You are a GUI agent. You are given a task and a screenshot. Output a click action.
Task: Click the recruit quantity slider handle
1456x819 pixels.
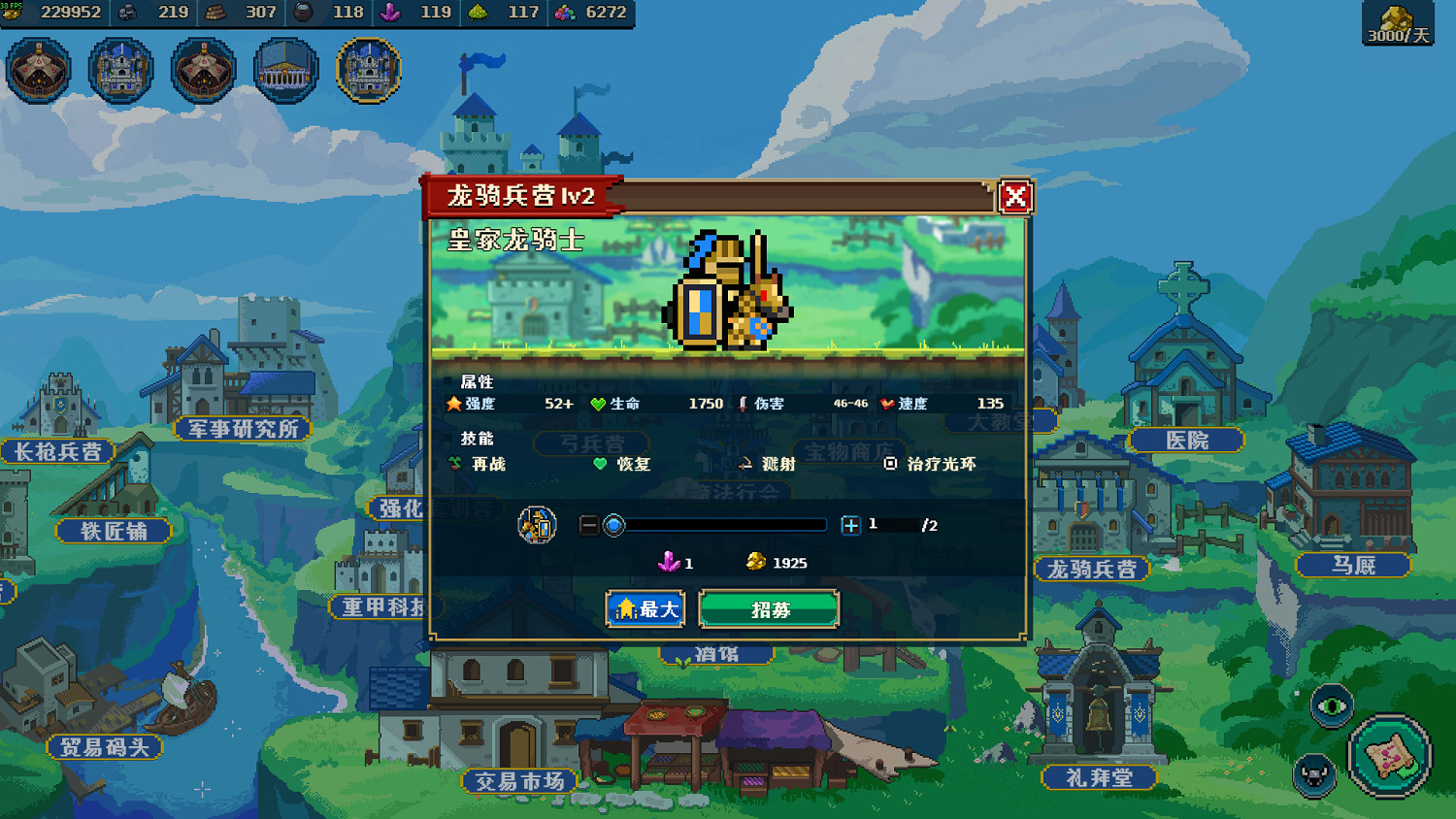(x=613, y=524)
